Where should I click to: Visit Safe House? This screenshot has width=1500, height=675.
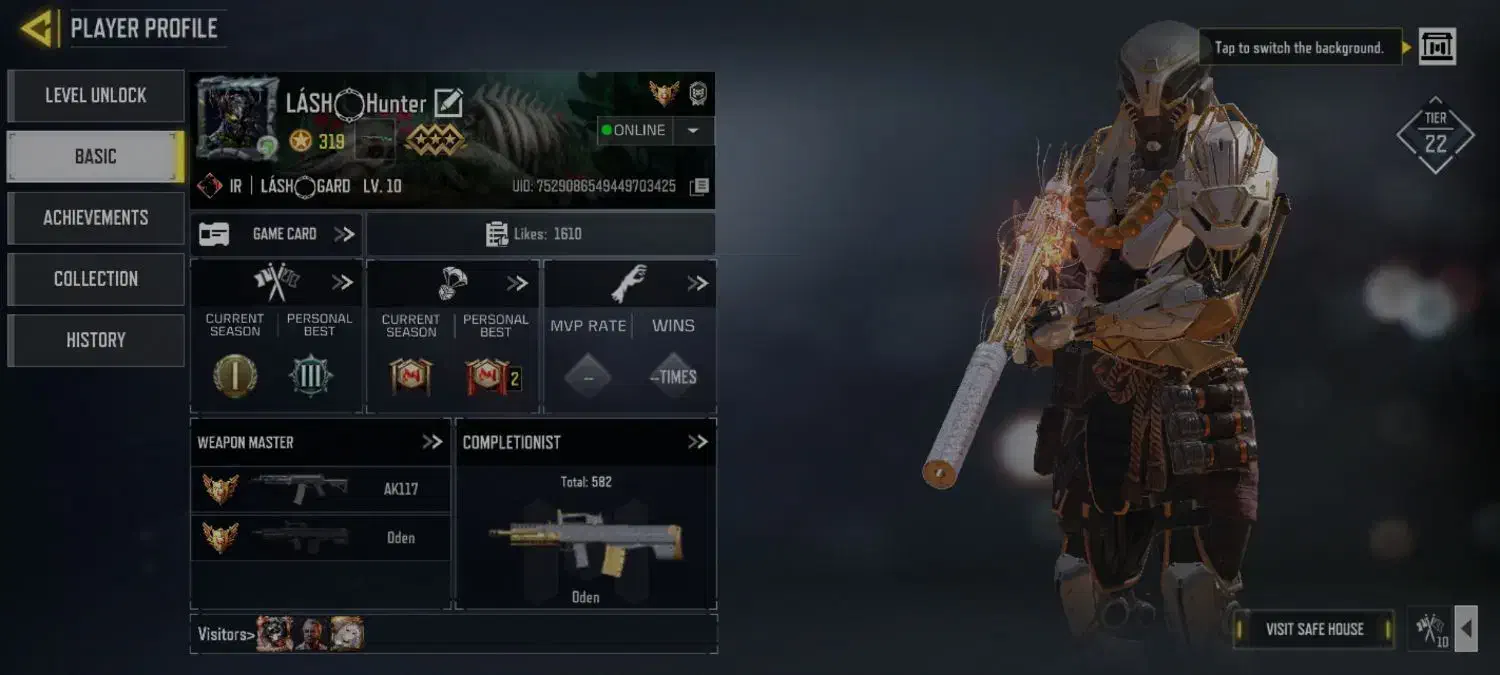tap(1313, 629)
